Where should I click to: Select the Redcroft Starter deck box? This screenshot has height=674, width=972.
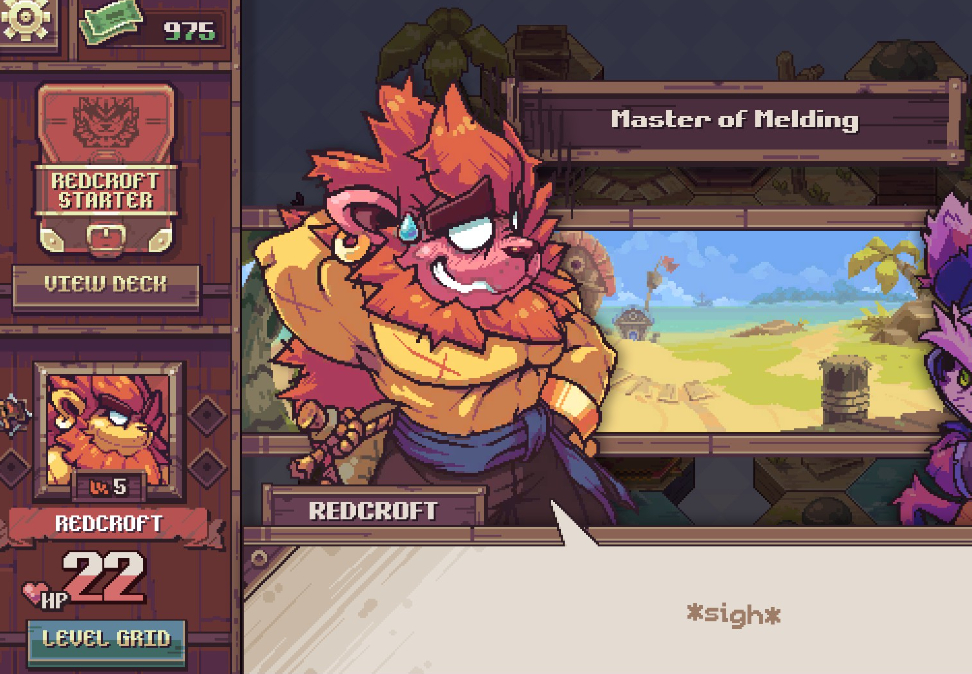click(x=106, y=170)
